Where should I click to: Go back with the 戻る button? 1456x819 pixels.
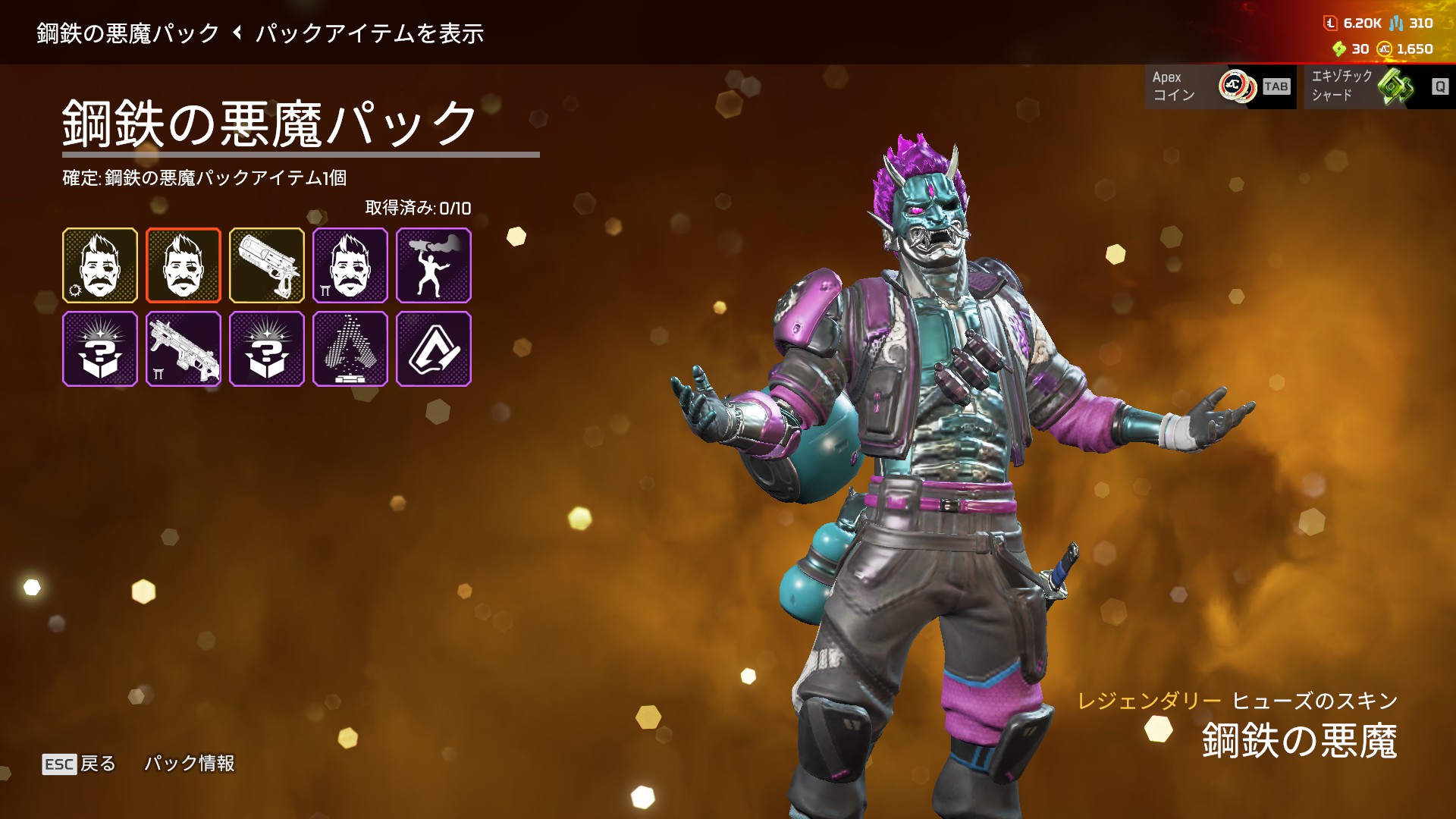tap(80, 764)
